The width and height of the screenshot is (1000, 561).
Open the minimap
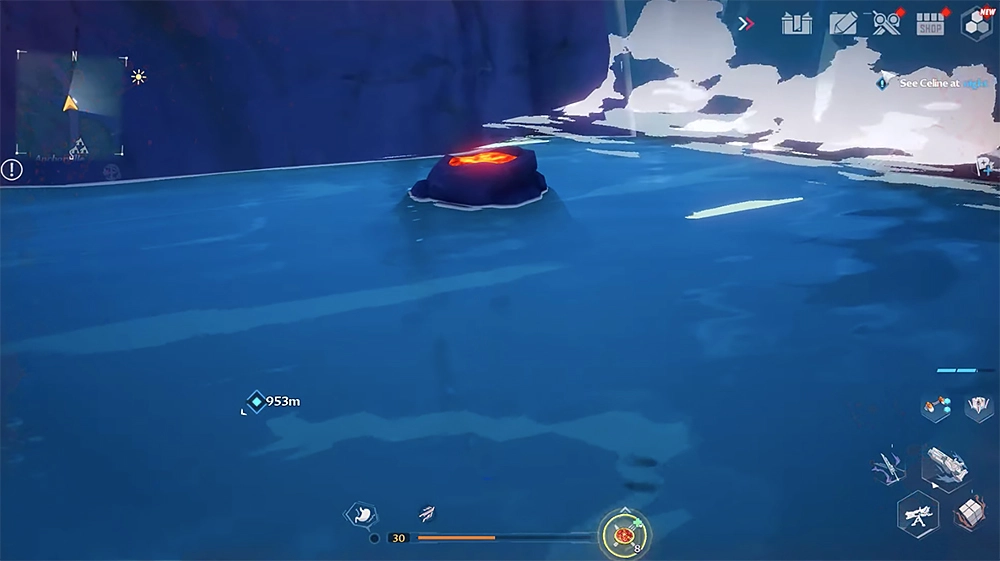point(71,104)
